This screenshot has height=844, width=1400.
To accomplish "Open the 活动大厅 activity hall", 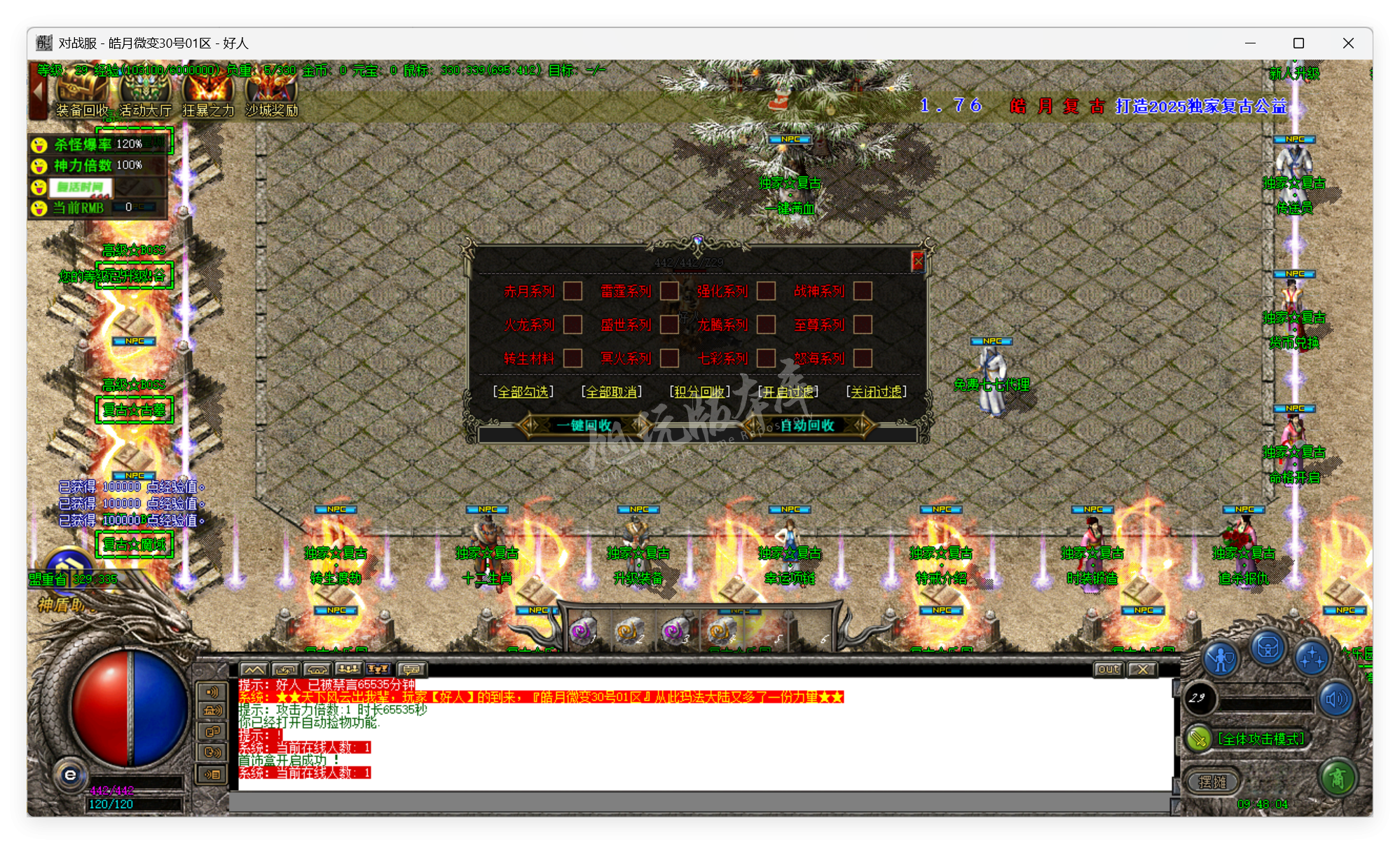I will point(144,88).
